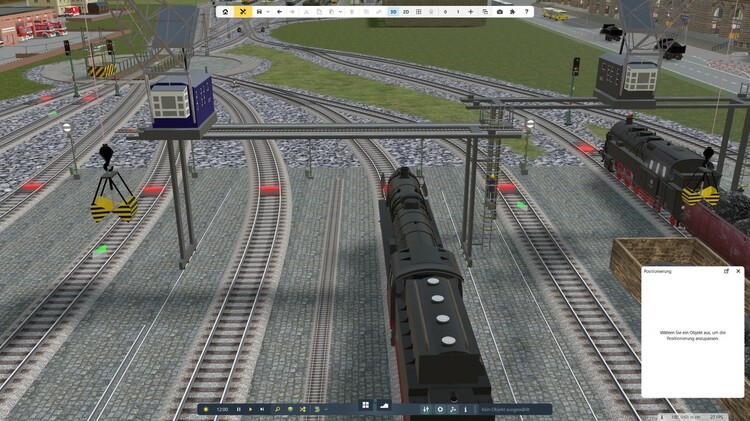This screenshot has height=421, width=750.
Task: Open the plugins puzzle-piece menu
Action: point(513,12)
